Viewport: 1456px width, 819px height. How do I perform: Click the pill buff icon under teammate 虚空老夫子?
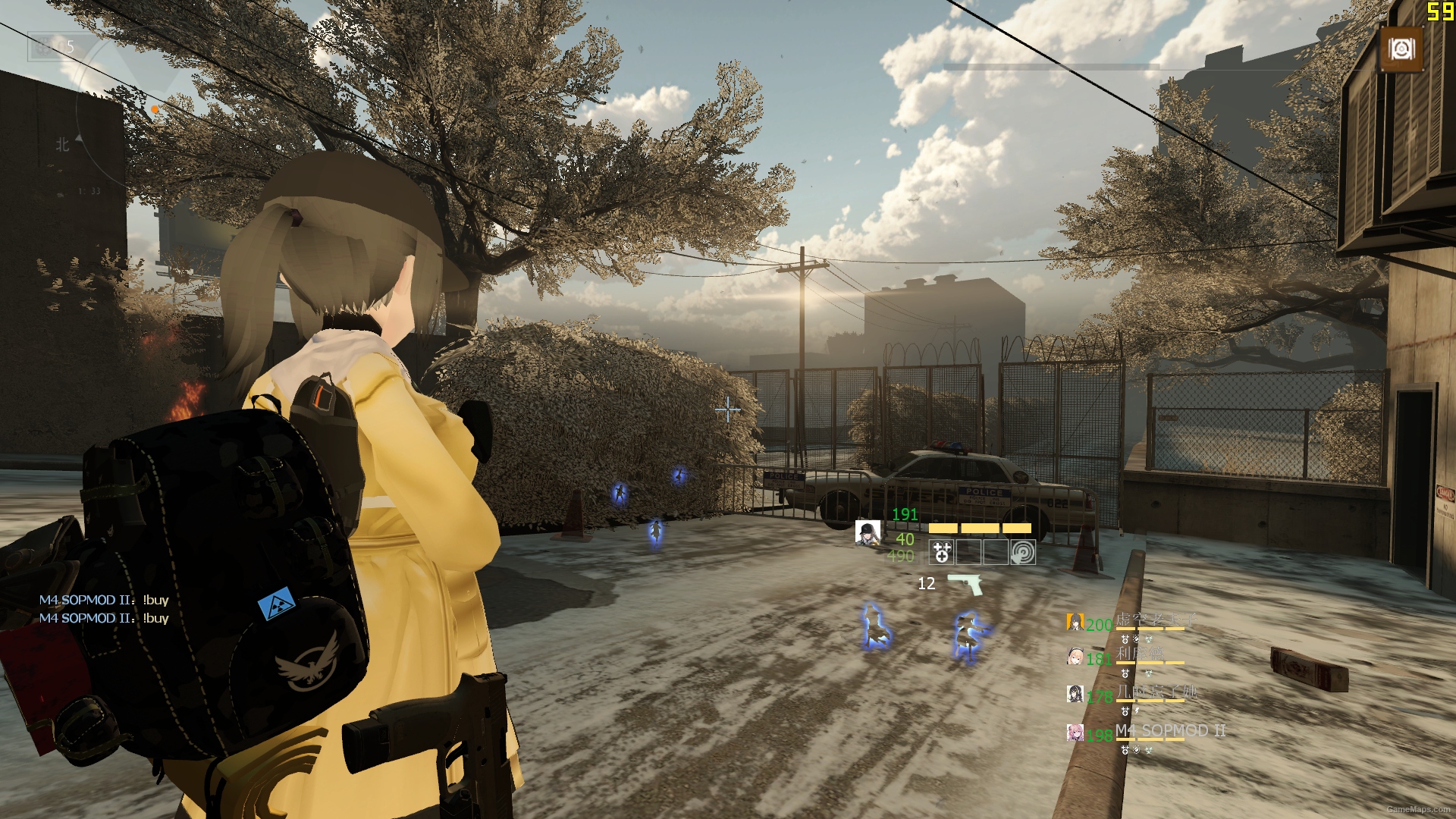pyautogui.click(x=1125, y=640)
